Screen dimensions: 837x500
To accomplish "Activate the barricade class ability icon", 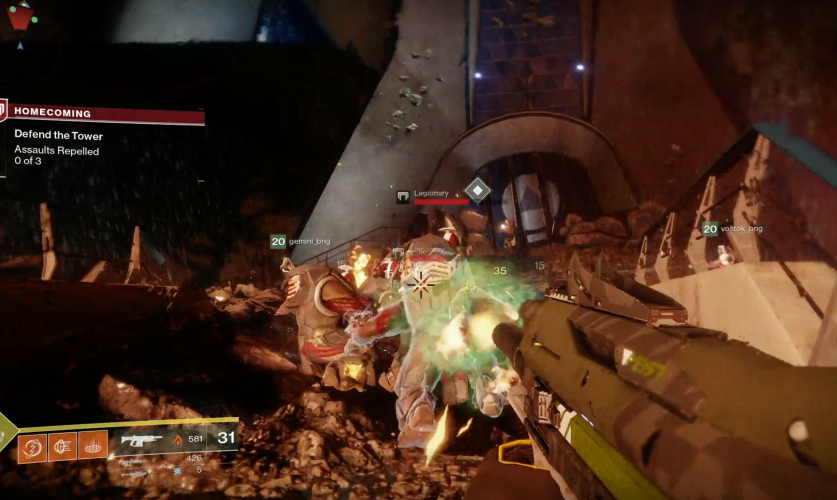I will pos(93,446).
